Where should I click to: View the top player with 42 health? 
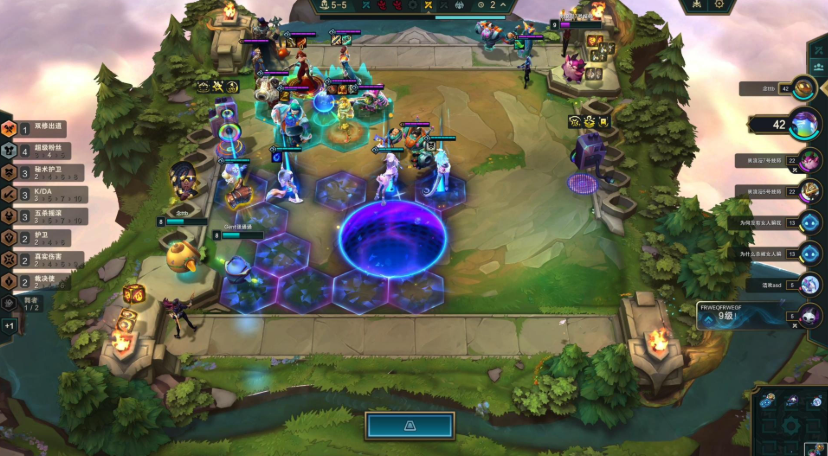804,88
